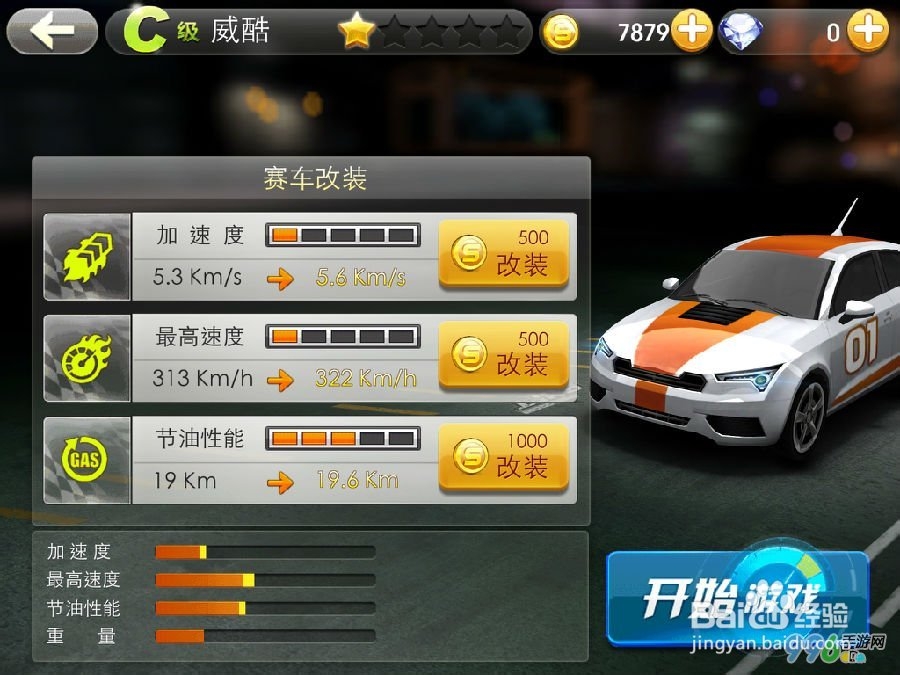Select the green GAS fuel icon

(87, 460)
